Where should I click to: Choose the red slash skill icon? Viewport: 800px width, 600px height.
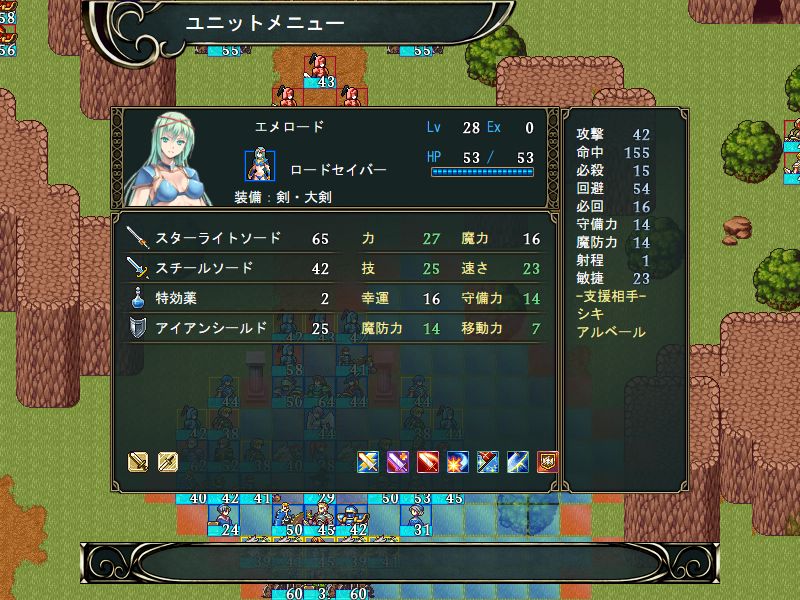click(428, 462)
